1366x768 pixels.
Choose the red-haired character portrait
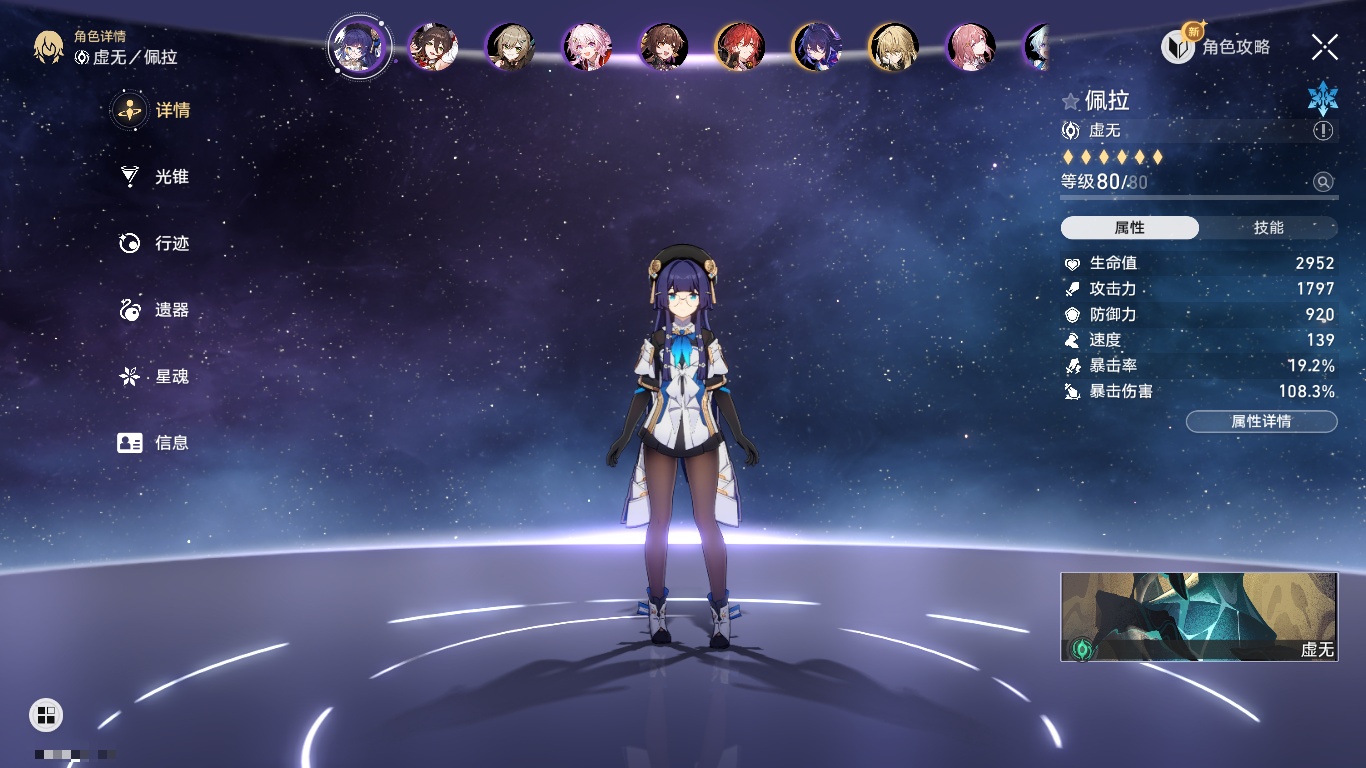pos(740,47)
